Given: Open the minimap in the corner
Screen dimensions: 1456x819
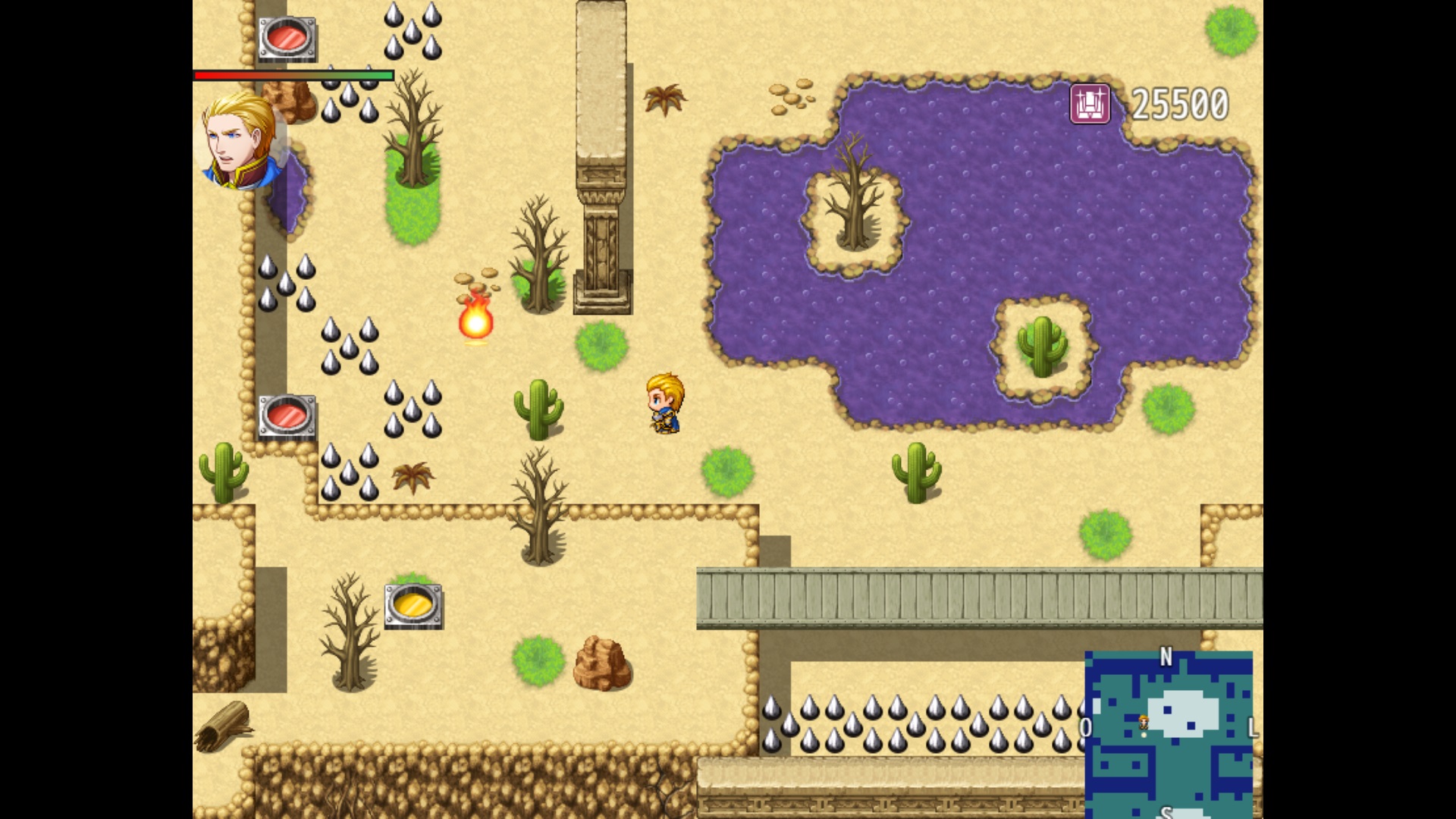Looking at the screenshot, I should pyautogui.click(x=1169, y=733).
